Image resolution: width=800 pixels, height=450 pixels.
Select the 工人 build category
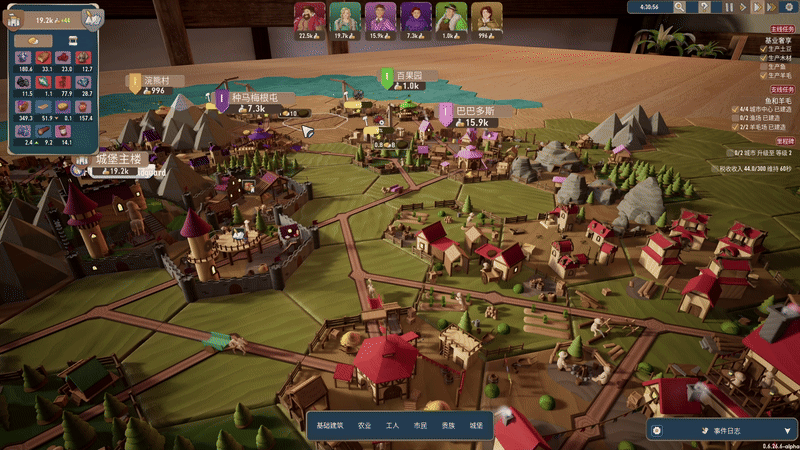pyautogui.click(x=392, y=425)
